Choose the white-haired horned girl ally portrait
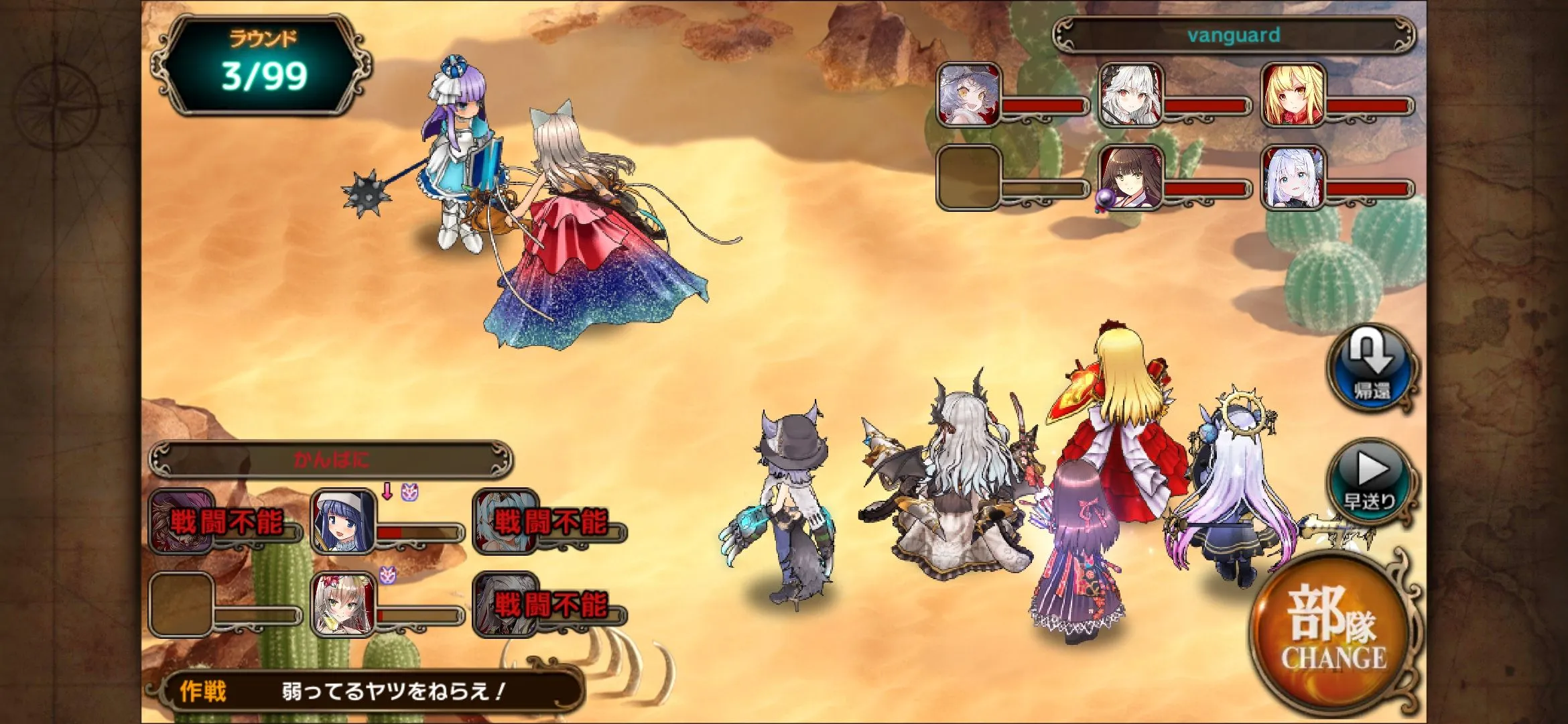 point(1130,95)
